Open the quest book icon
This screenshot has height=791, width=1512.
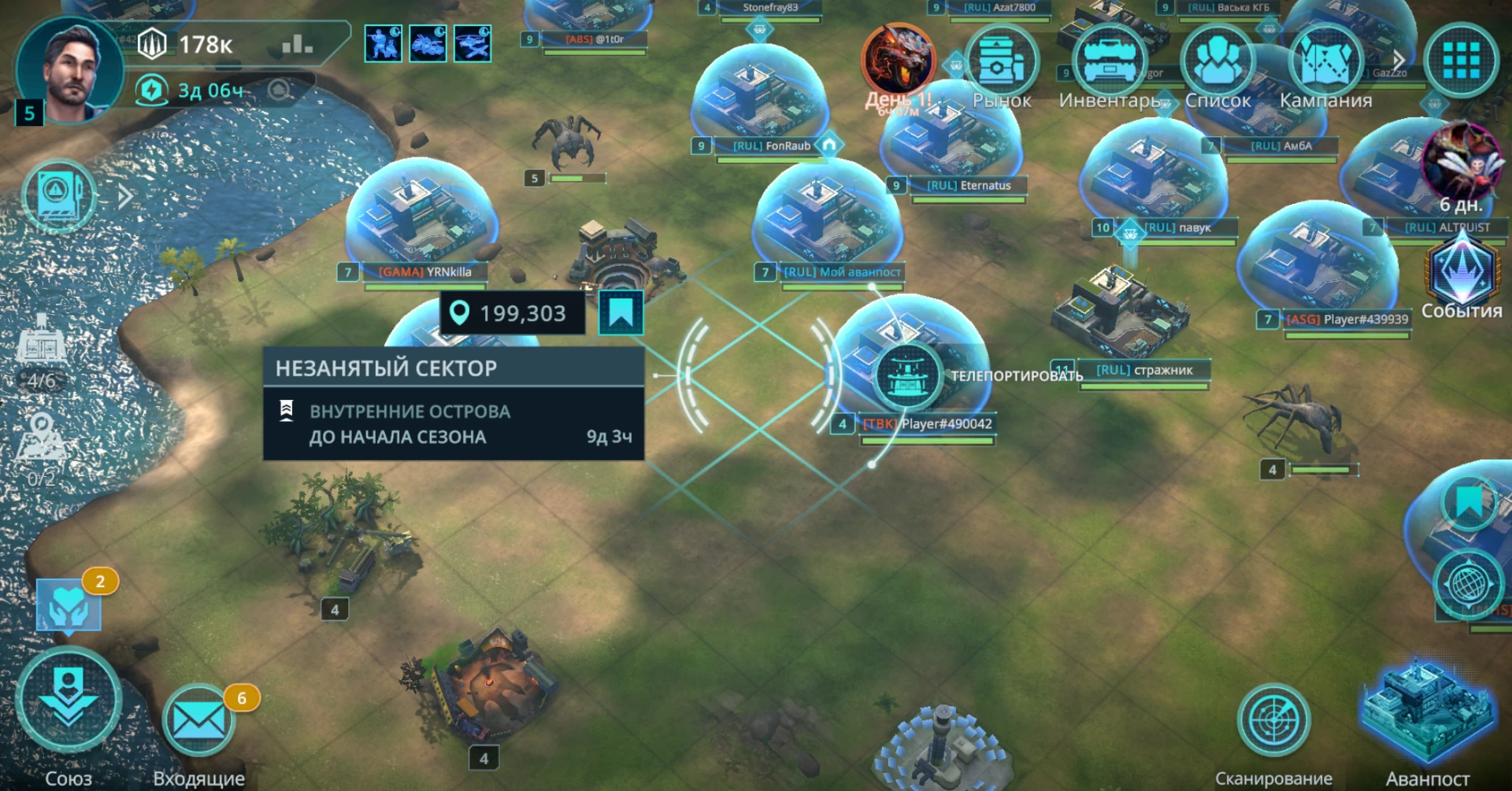[58, 196]
